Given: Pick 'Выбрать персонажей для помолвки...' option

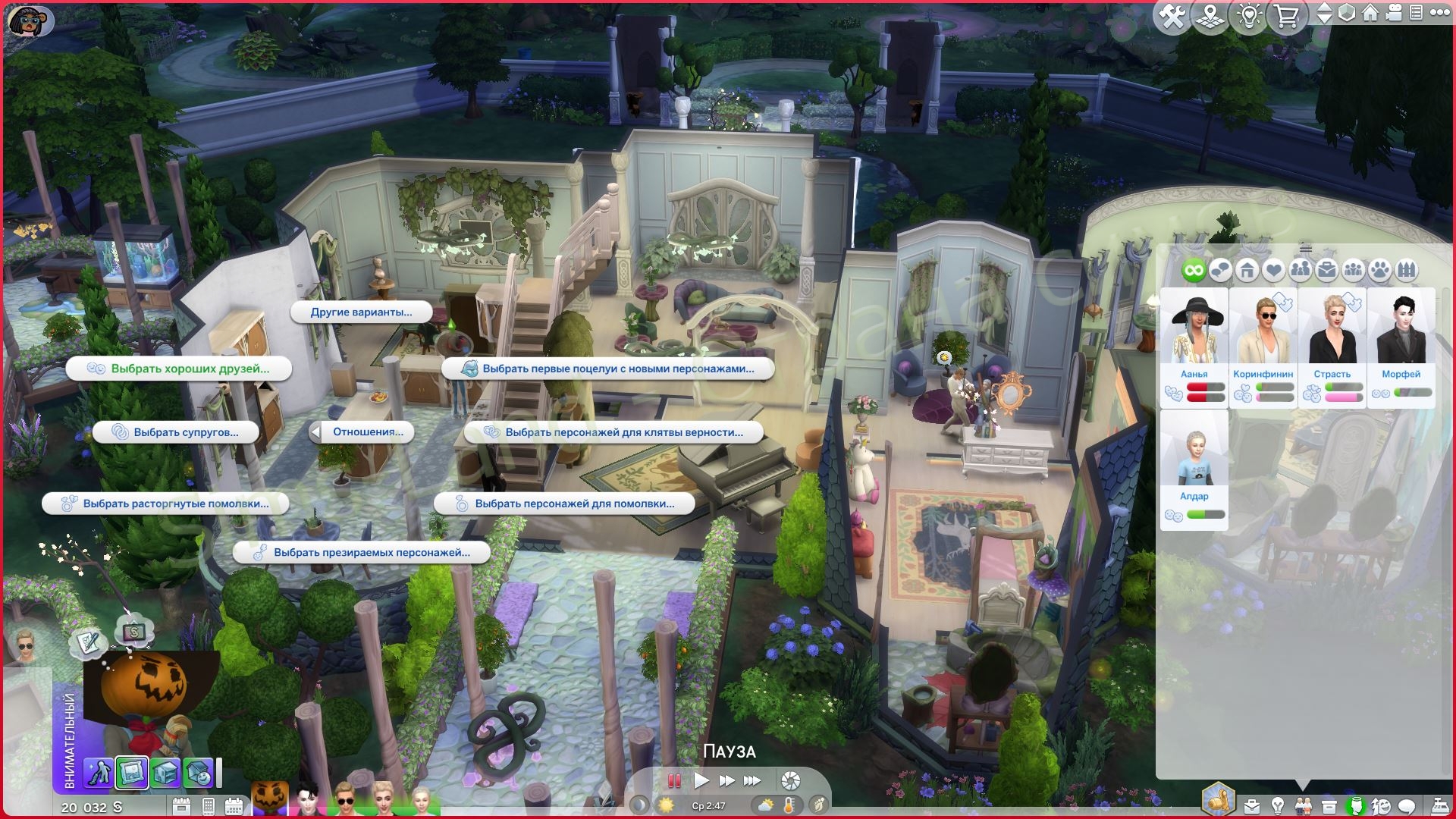Looking at the screenshot, I should [564, 504].
